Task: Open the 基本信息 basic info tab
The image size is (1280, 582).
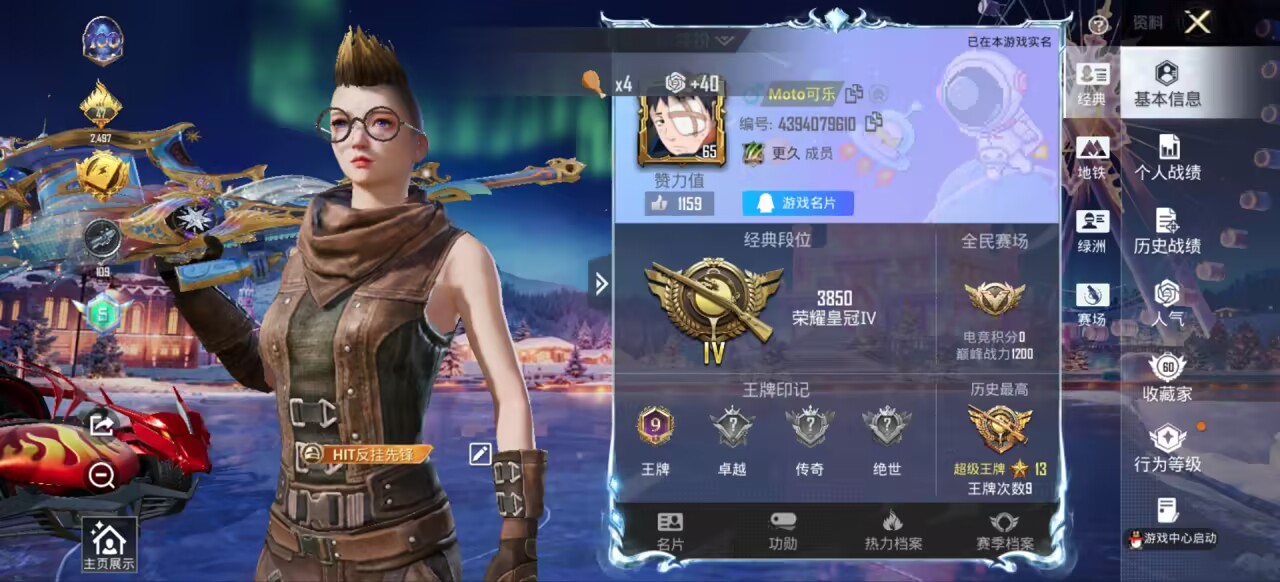Action: [x=1167, y=84]
